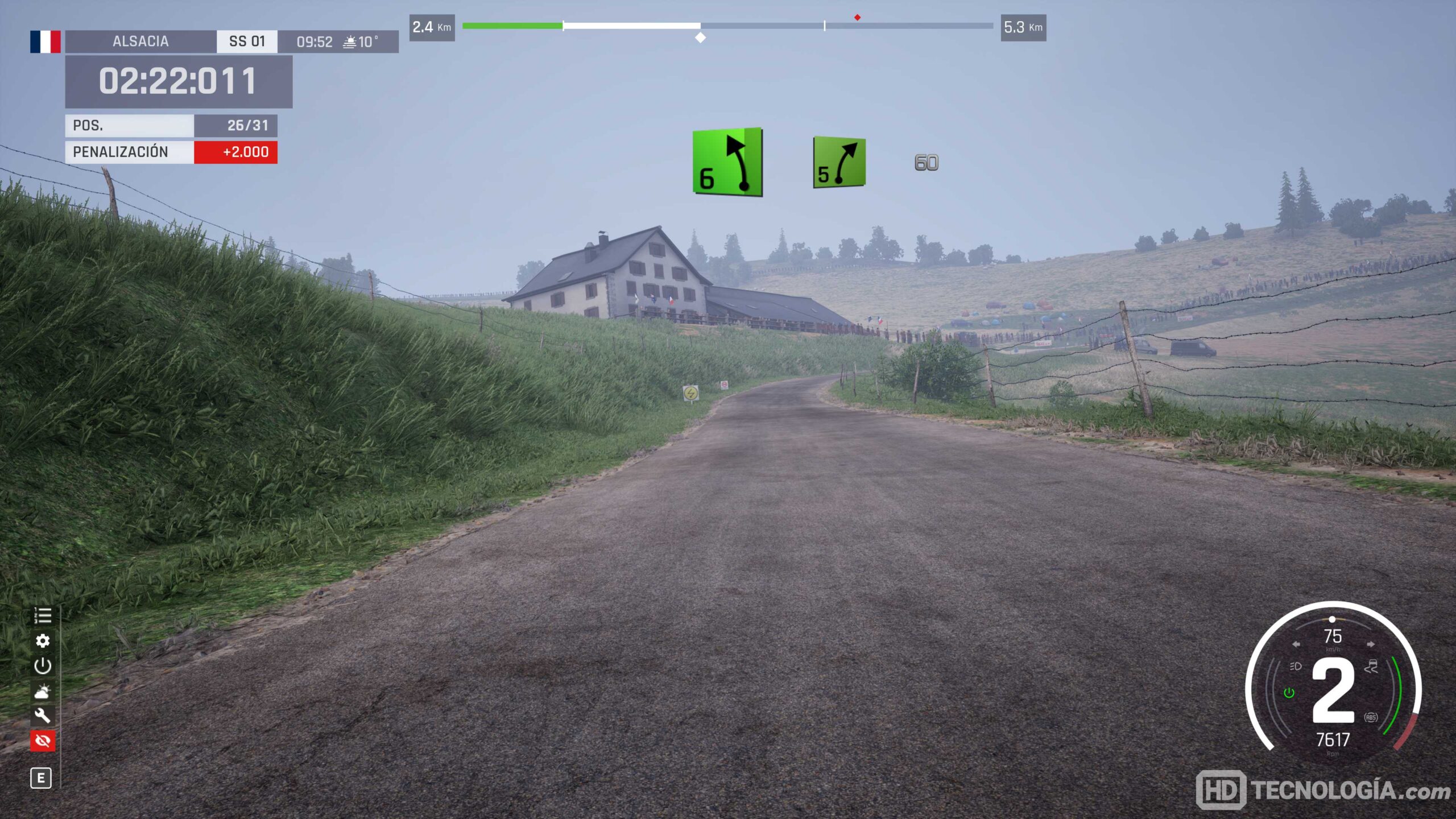Viewport: 1456px width, 819px height.
Task: Select the wrench setup icon
Action: tap(43, 715)
